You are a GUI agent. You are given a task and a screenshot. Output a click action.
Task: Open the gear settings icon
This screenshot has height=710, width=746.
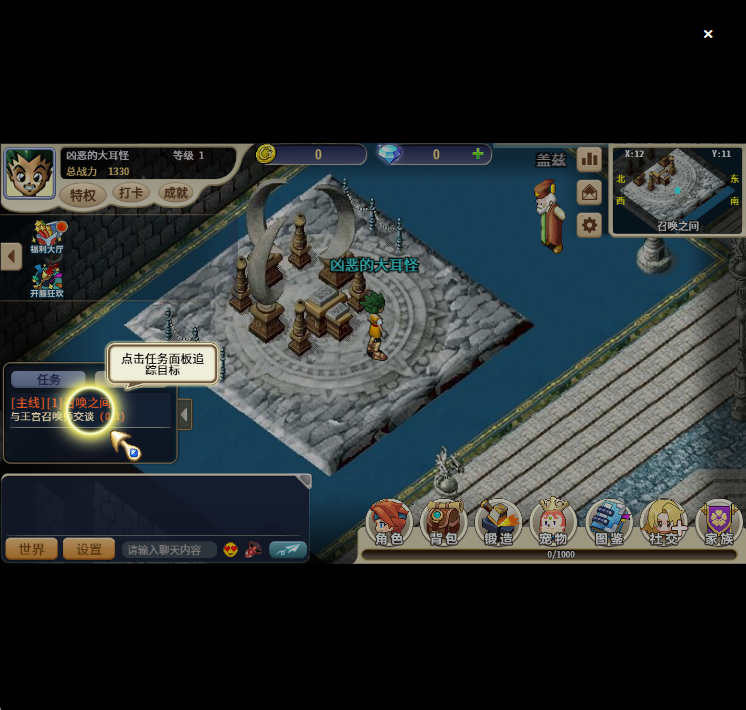(590, 225)
